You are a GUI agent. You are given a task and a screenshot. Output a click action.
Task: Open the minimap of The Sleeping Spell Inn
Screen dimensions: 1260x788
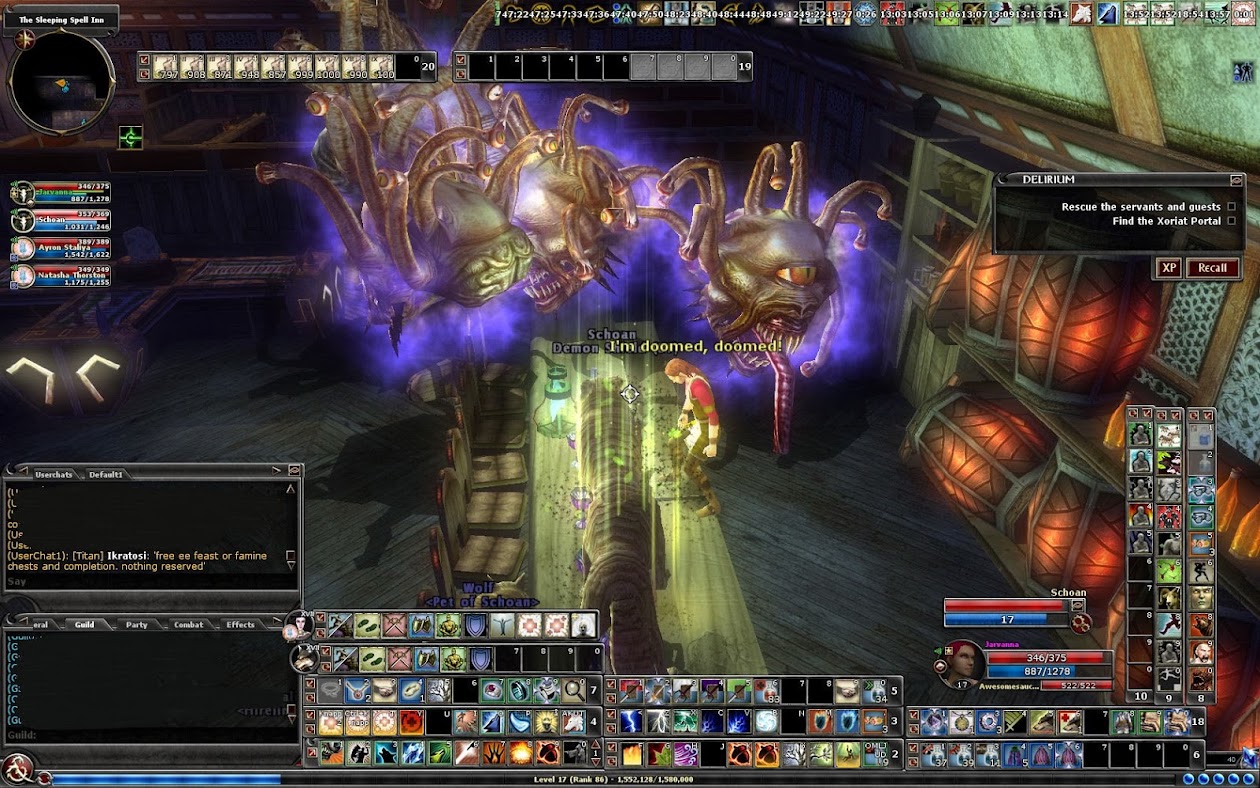tap(61, 83)
